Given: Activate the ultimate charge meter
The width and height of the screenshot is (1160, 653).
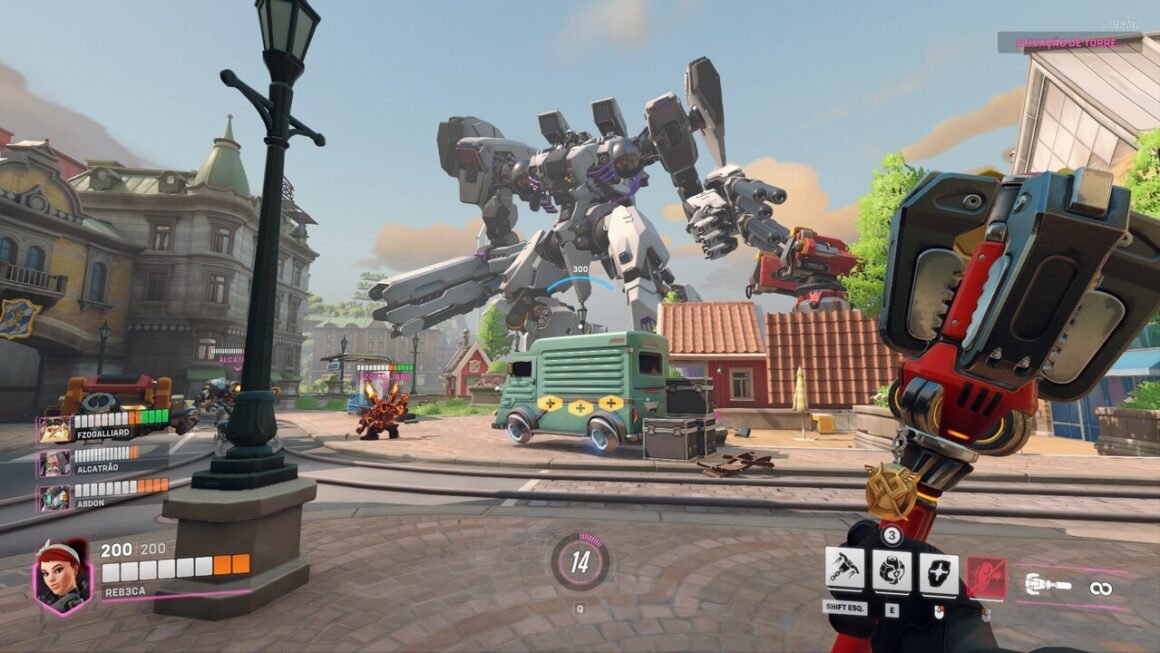Looking at the screenshot, I should tap(579, 561).
